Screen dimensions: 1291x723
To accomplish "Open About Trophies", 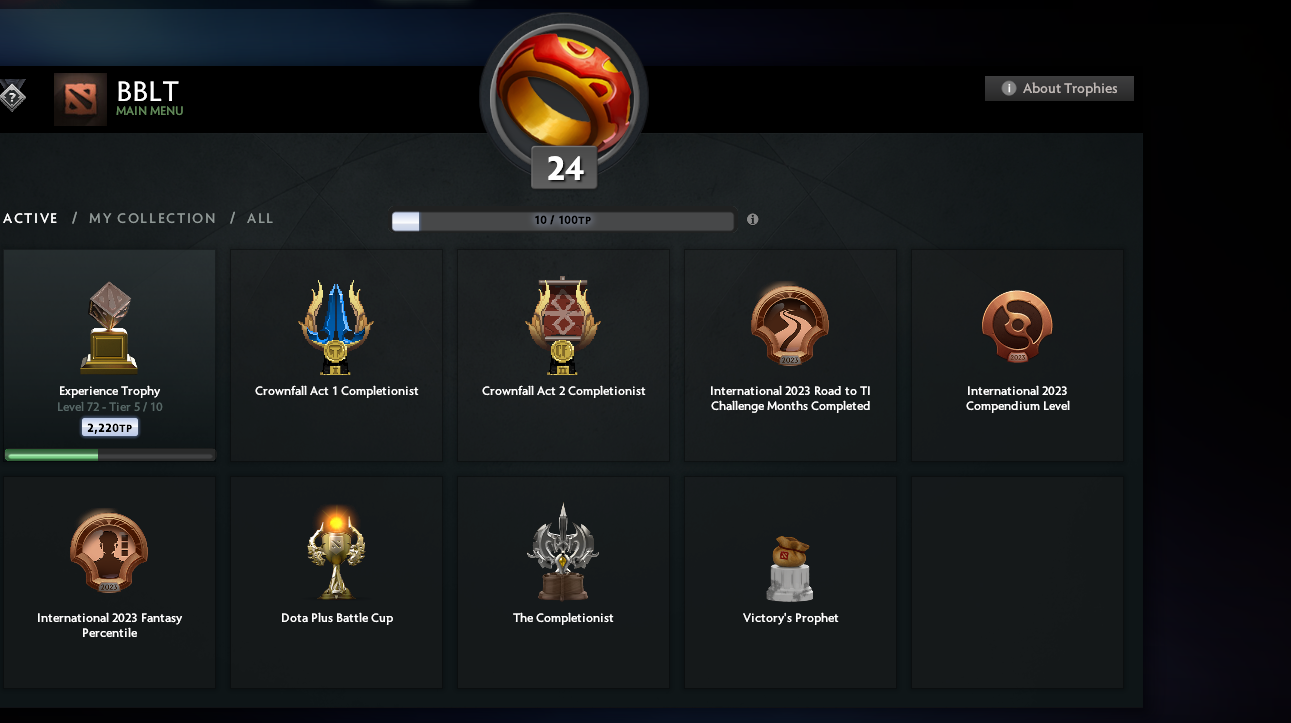I will pyautogui.click(x=1059, y=88).
